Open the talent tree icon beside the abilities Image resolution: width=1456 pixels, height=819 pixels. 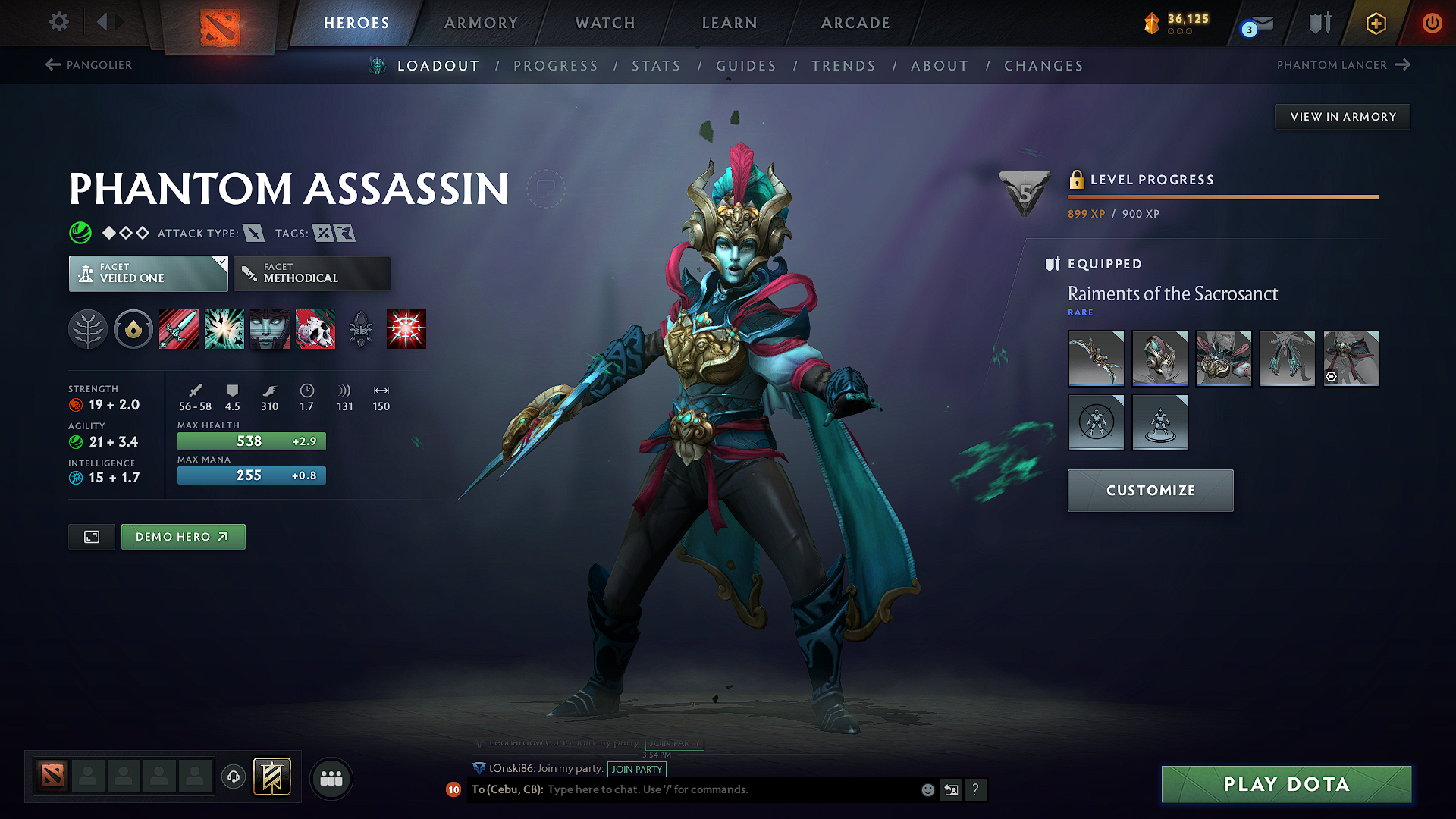(88, 329)
